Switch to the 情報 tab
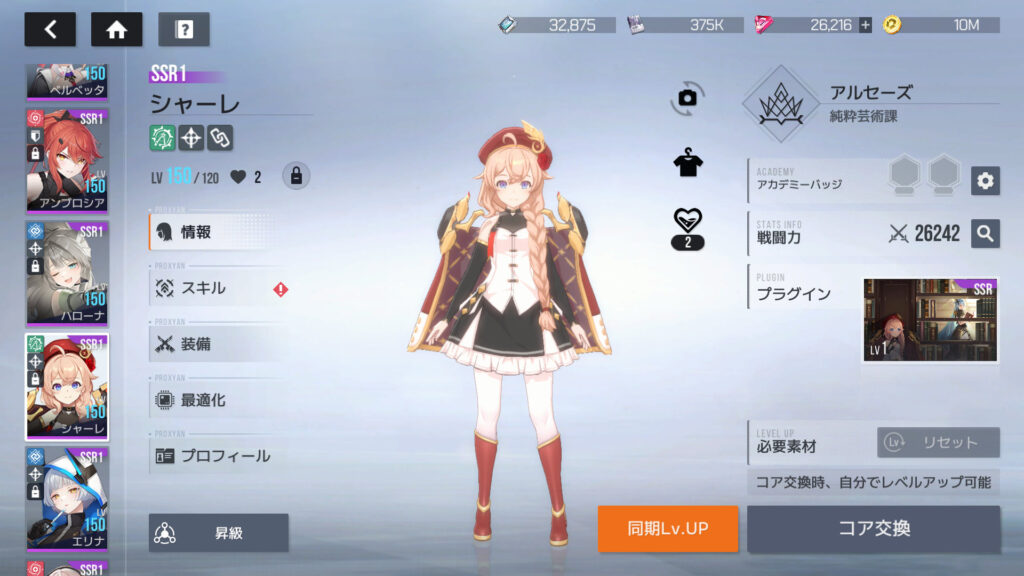The width and height of the screenshot is (1024, 576). pyautogui.click(x=218, y=232)
